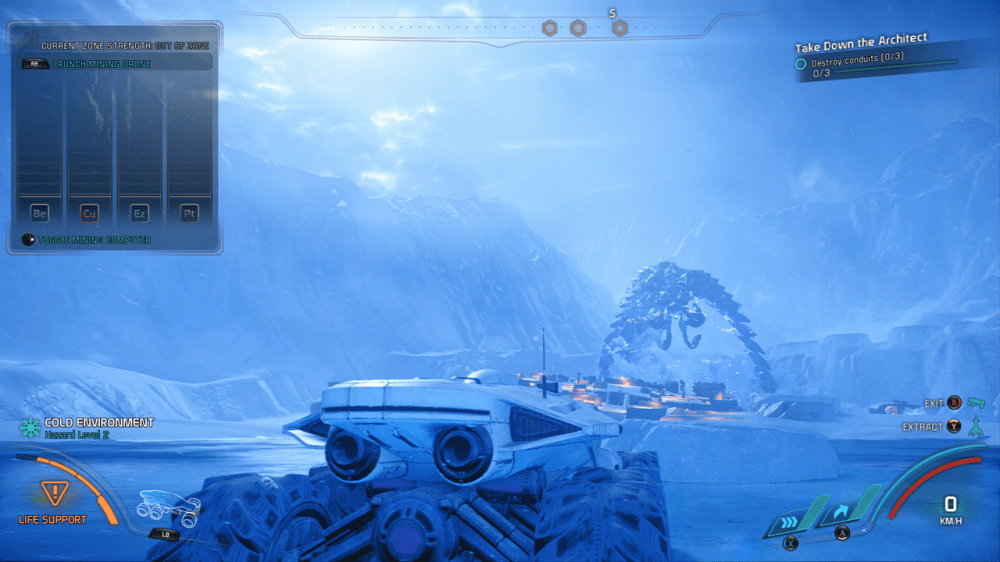Select the Pt mineral indicator

pos(189,213)
